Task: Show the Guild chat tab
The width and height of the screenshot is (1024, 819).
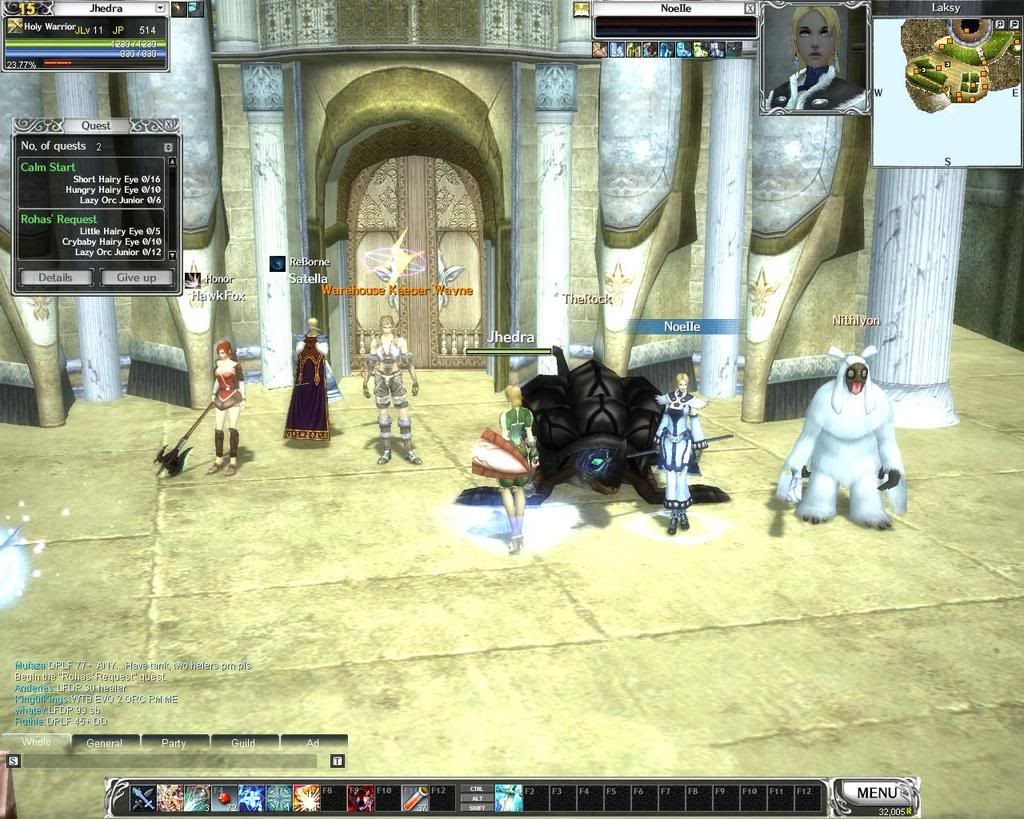Action: tap(243, 743)
